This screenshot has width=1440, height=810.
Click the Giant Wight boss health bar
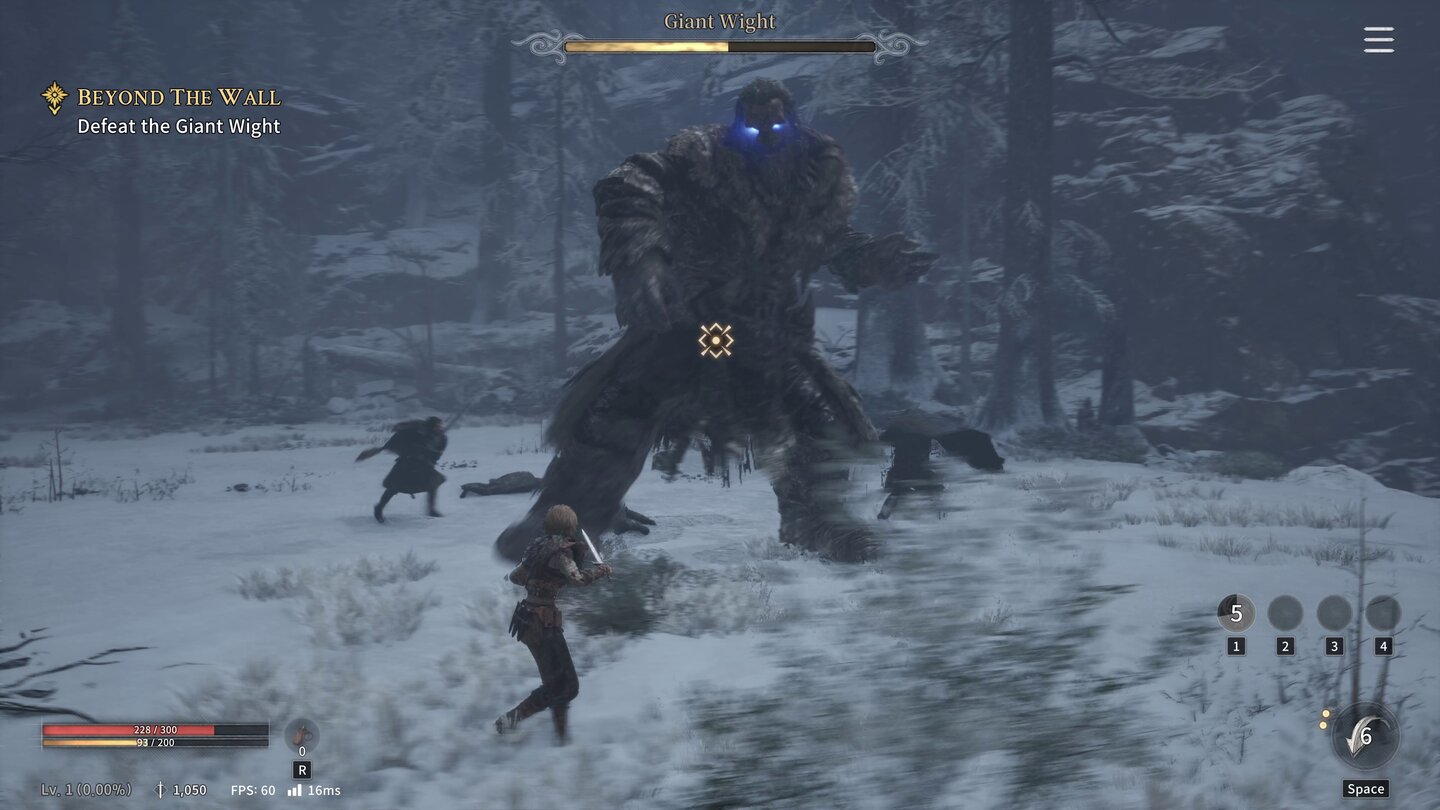click(719, 46)
